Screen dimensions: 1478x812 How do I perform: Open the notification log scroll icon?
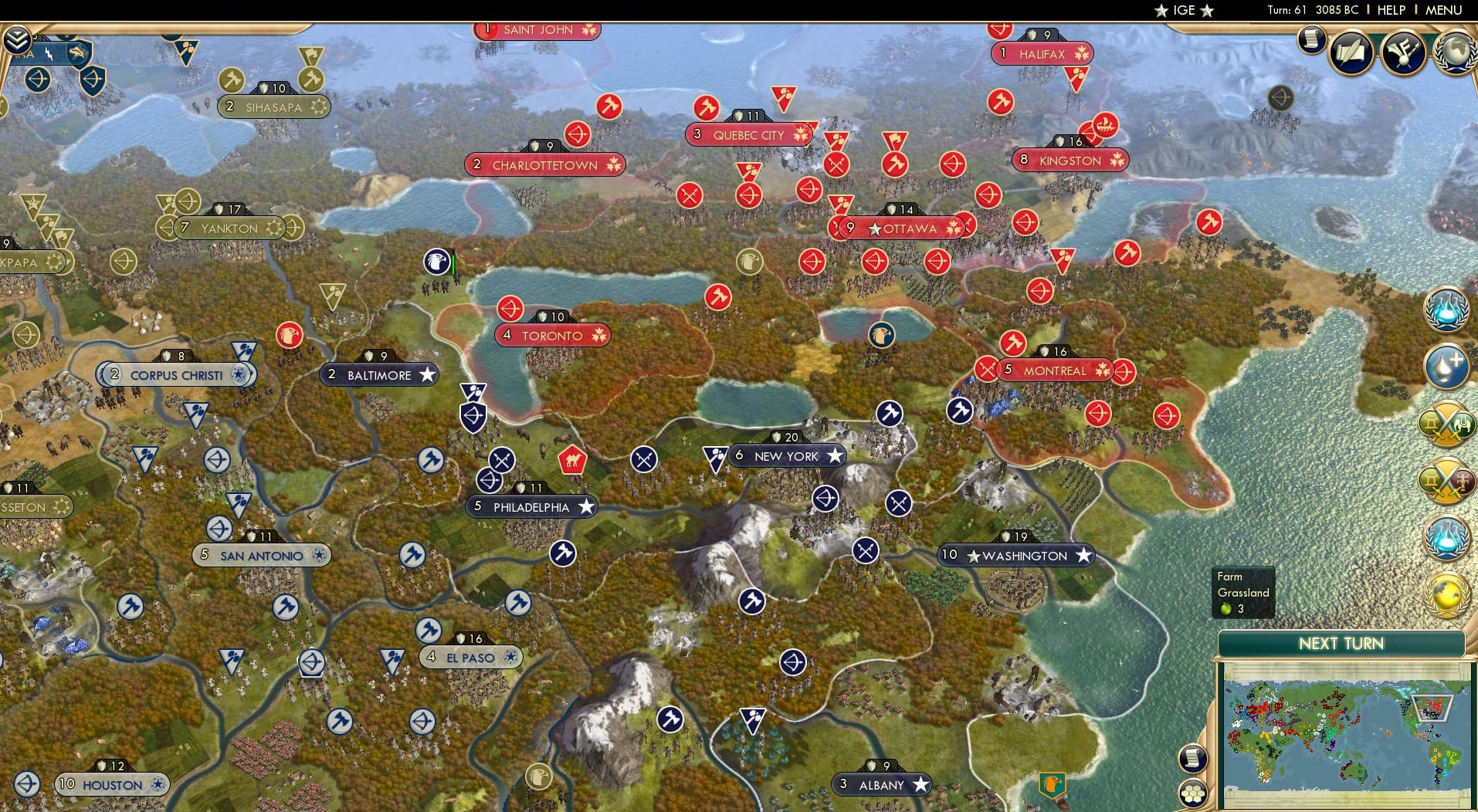(1311, 40)
